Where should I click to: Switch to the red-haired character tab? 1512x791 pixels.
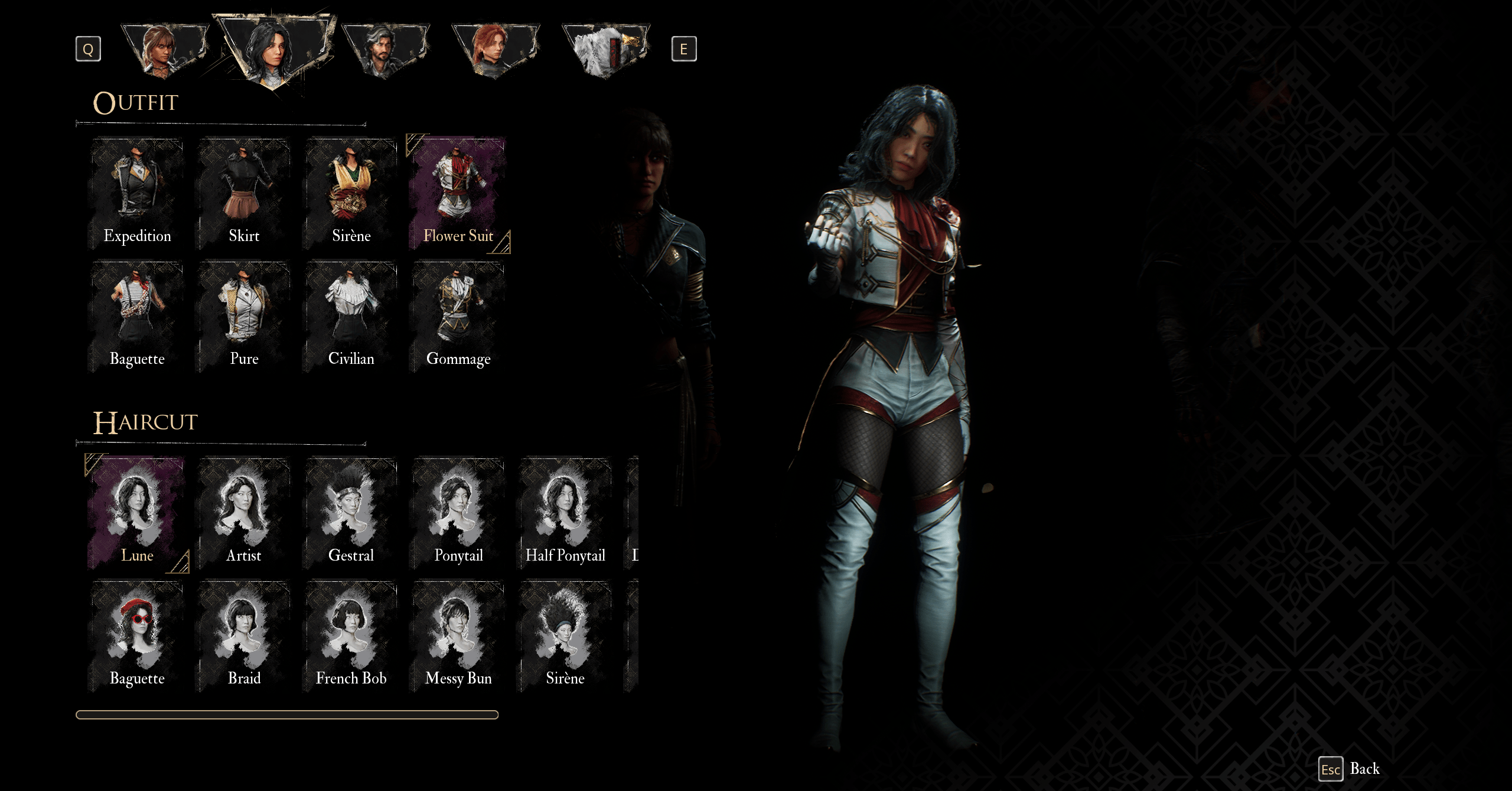(495, 50)
